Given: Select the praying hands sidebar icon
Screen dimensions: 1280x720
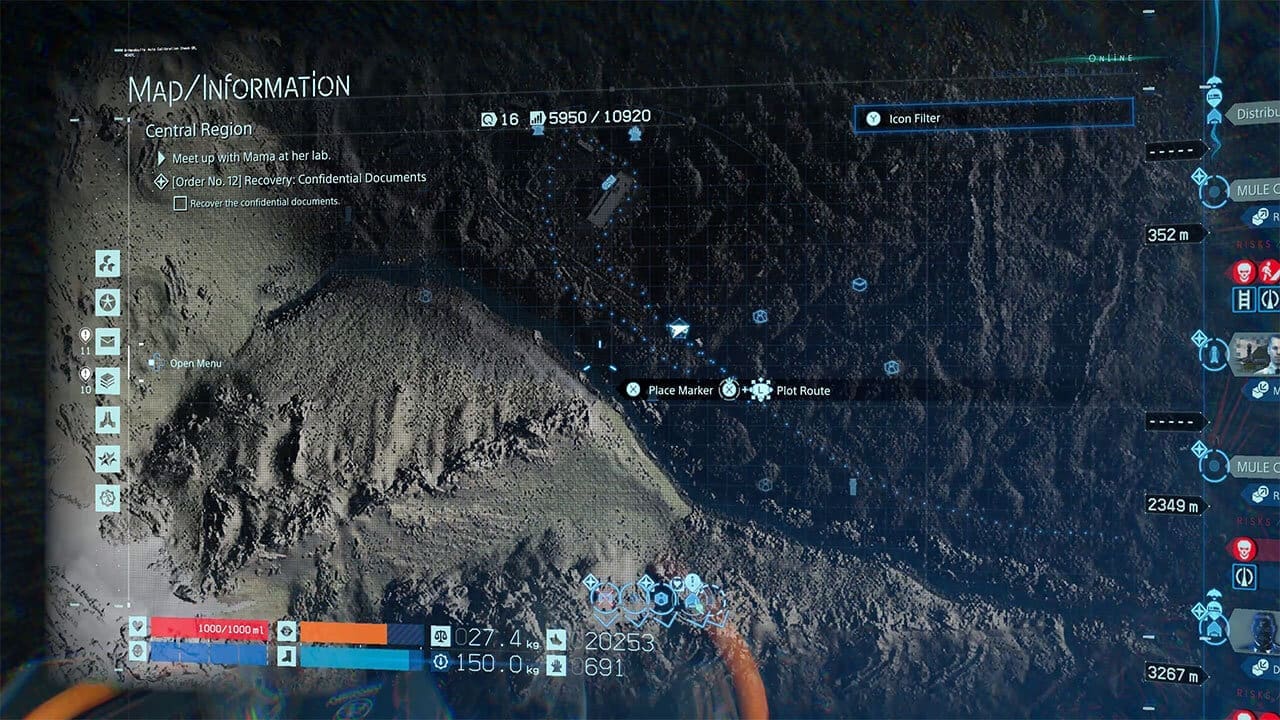Looking at the screenshot, I should click(108, 419).
